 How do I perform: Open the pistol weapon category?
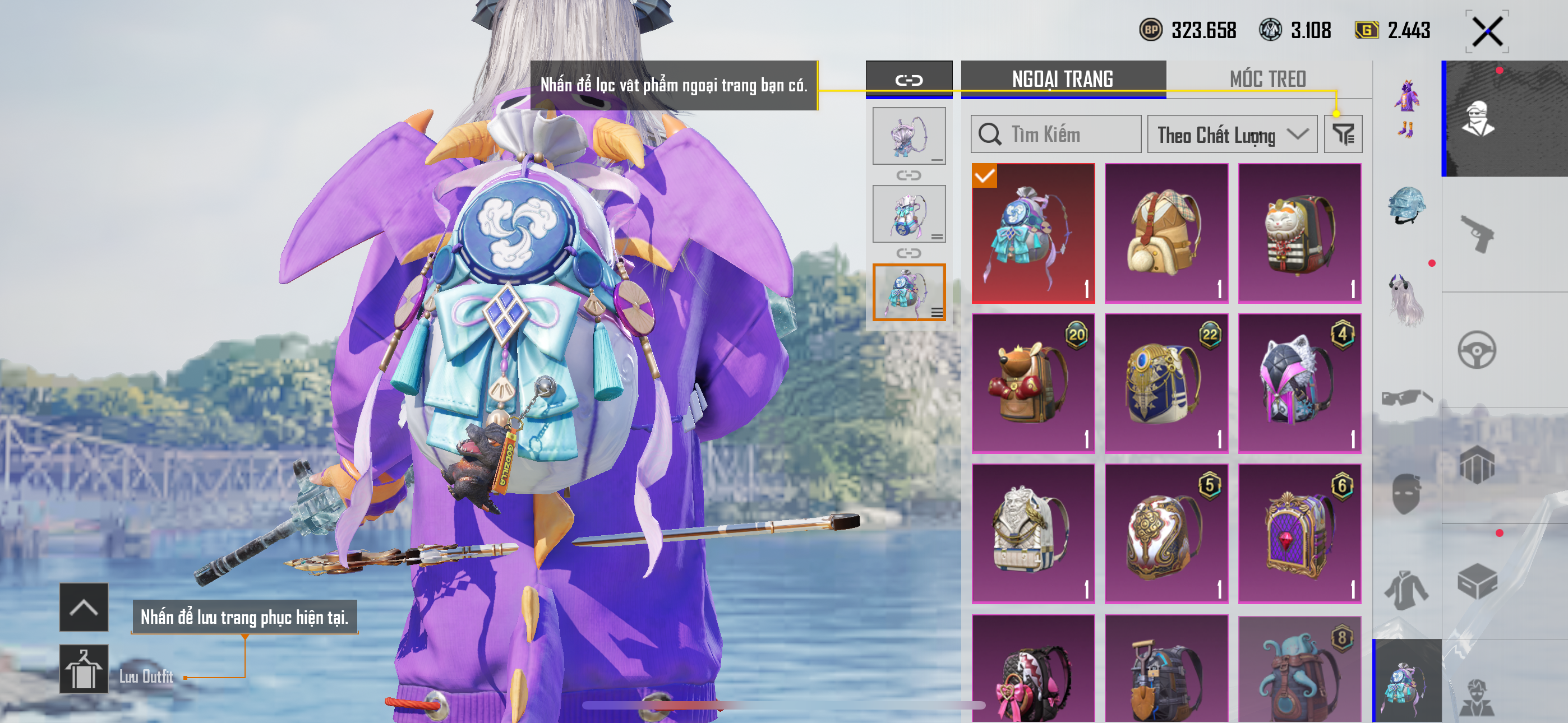[1477, 234]
